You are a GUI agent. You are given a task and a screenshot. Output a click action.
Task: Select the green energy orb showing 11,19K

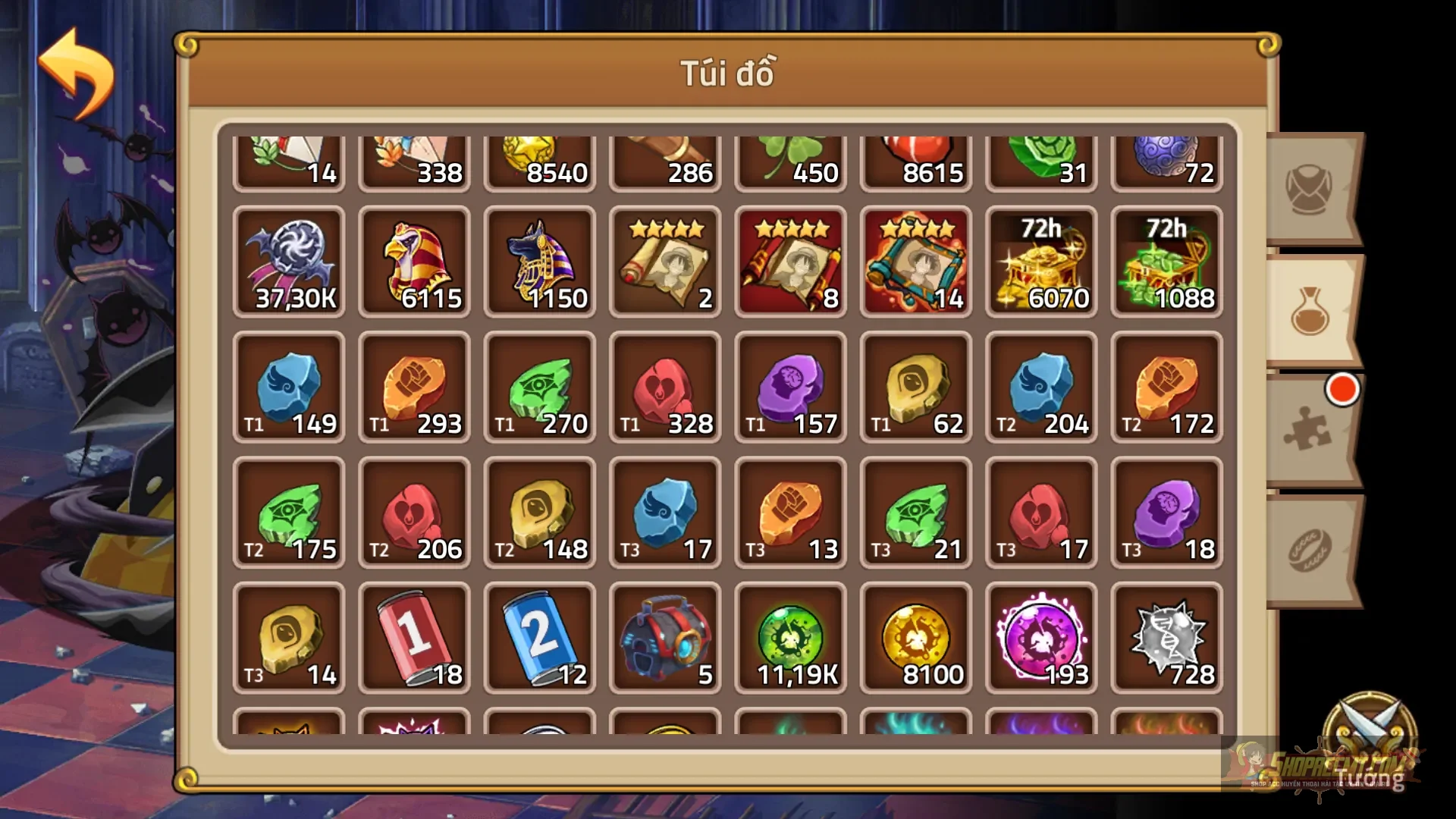(789, 637)
